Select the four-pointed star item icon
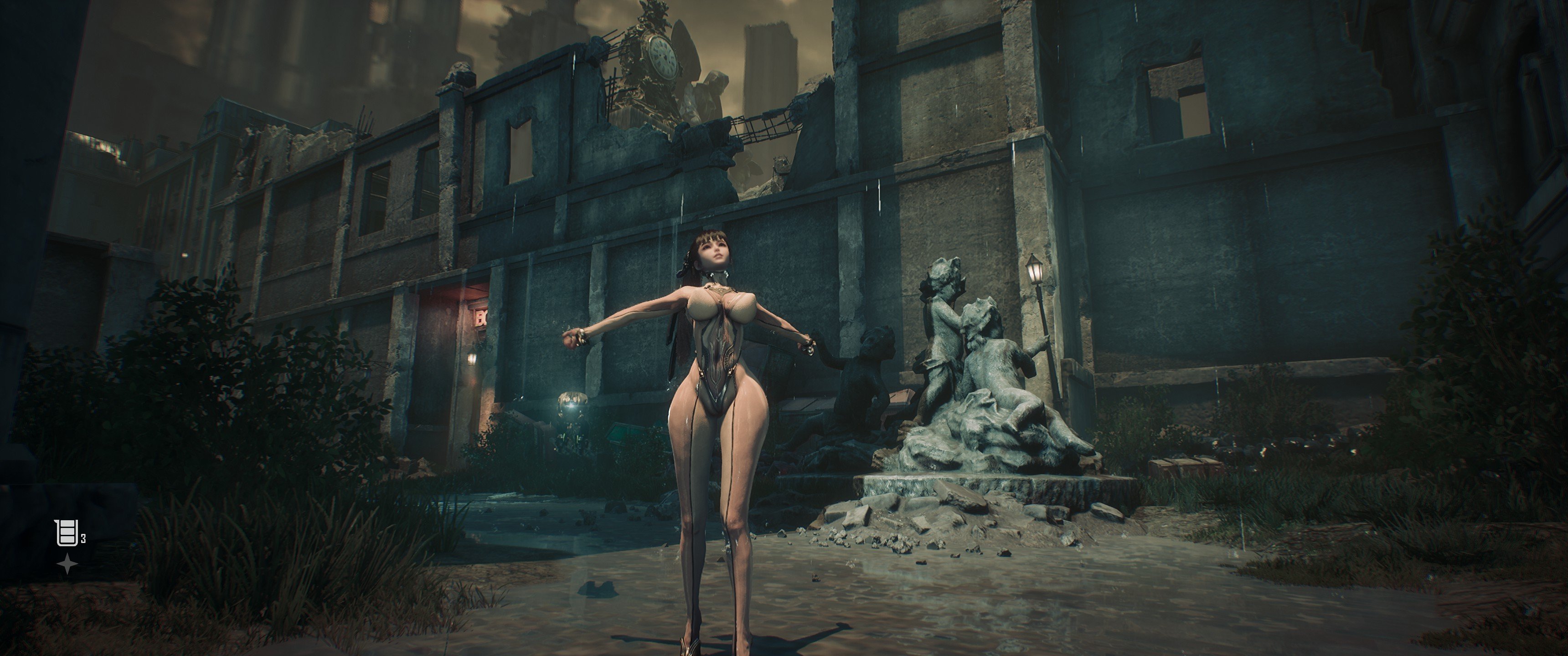The width and height of the screenshot is (1568, 656). [x=67, y=565]
